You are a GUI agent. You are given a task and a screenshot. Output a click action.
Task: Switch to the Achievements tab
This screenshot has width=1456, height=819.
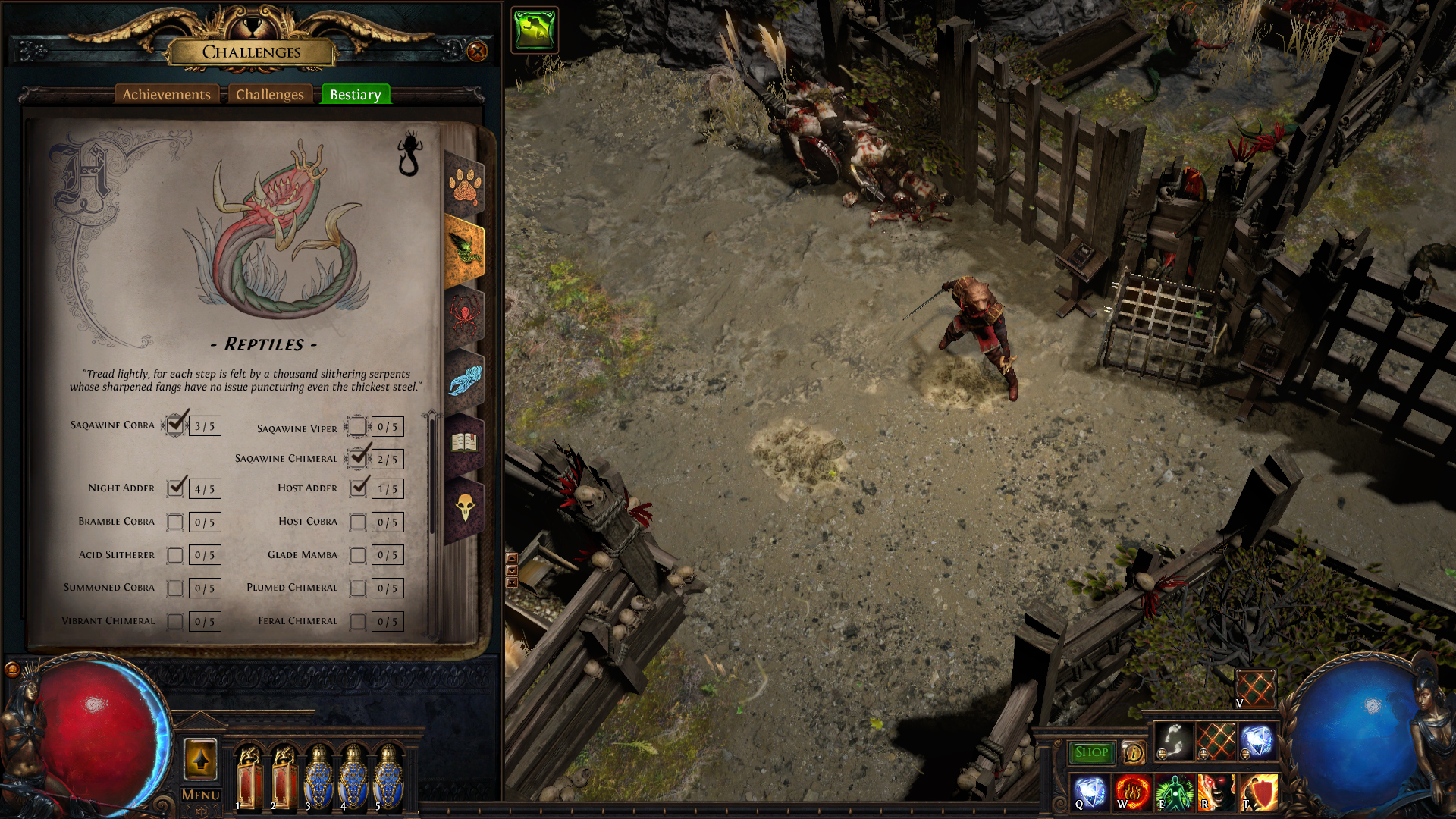click(x=167, y=95)
